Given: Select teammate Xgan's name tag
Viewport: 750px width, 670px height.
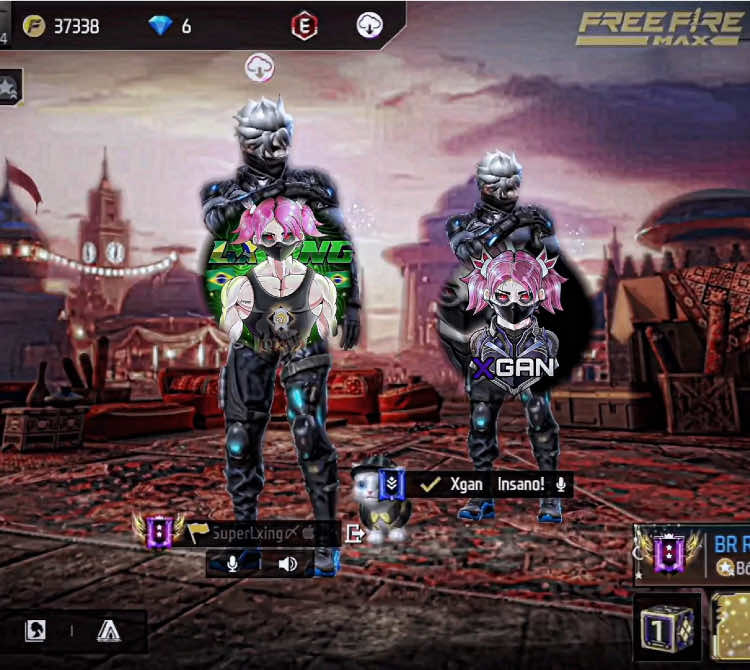Looking at the screenshot, I should [x=466, y=484].
